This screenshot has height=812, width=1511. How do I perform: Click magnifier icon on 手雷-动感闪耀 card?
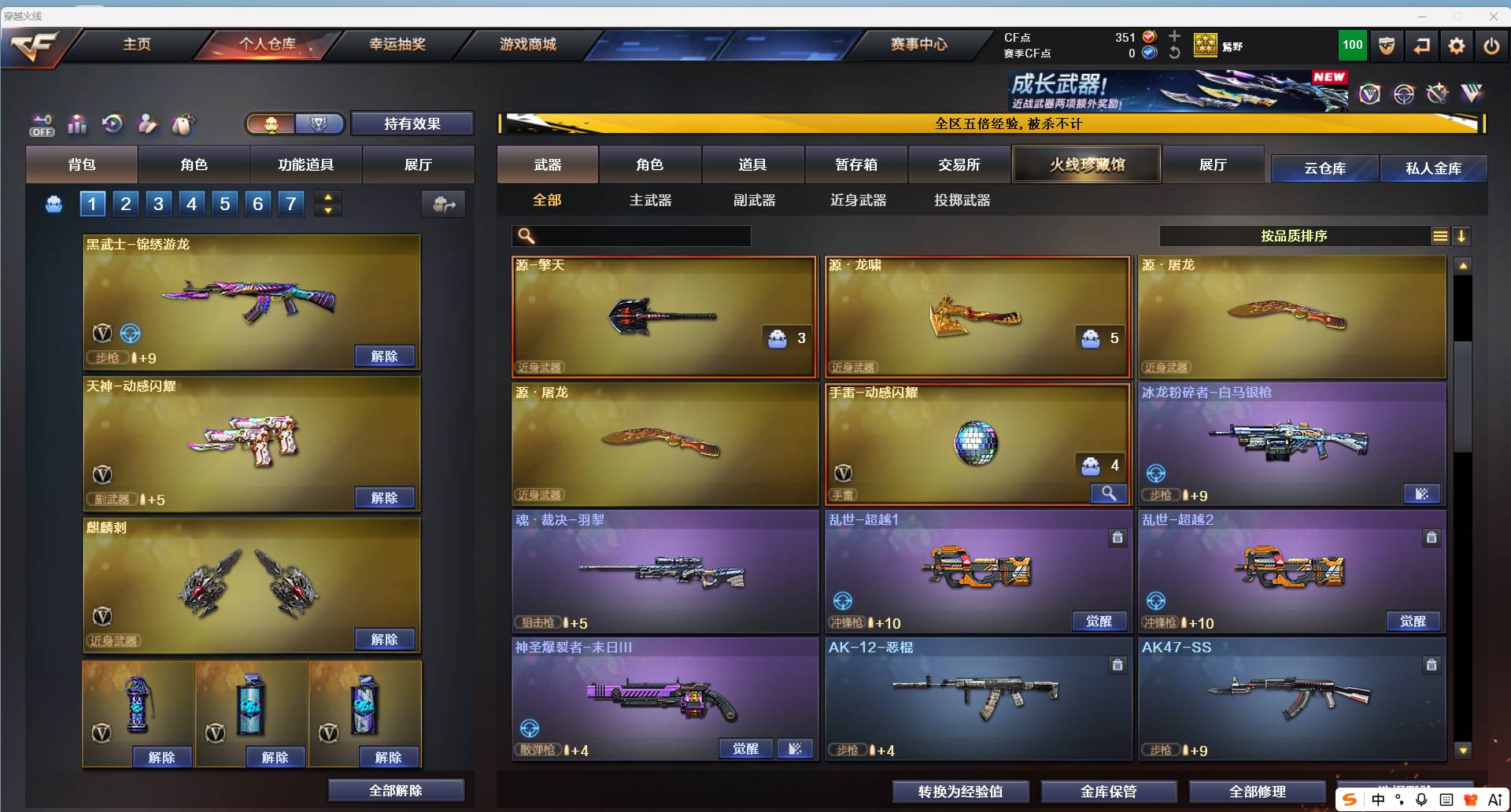pos(1109,493)
